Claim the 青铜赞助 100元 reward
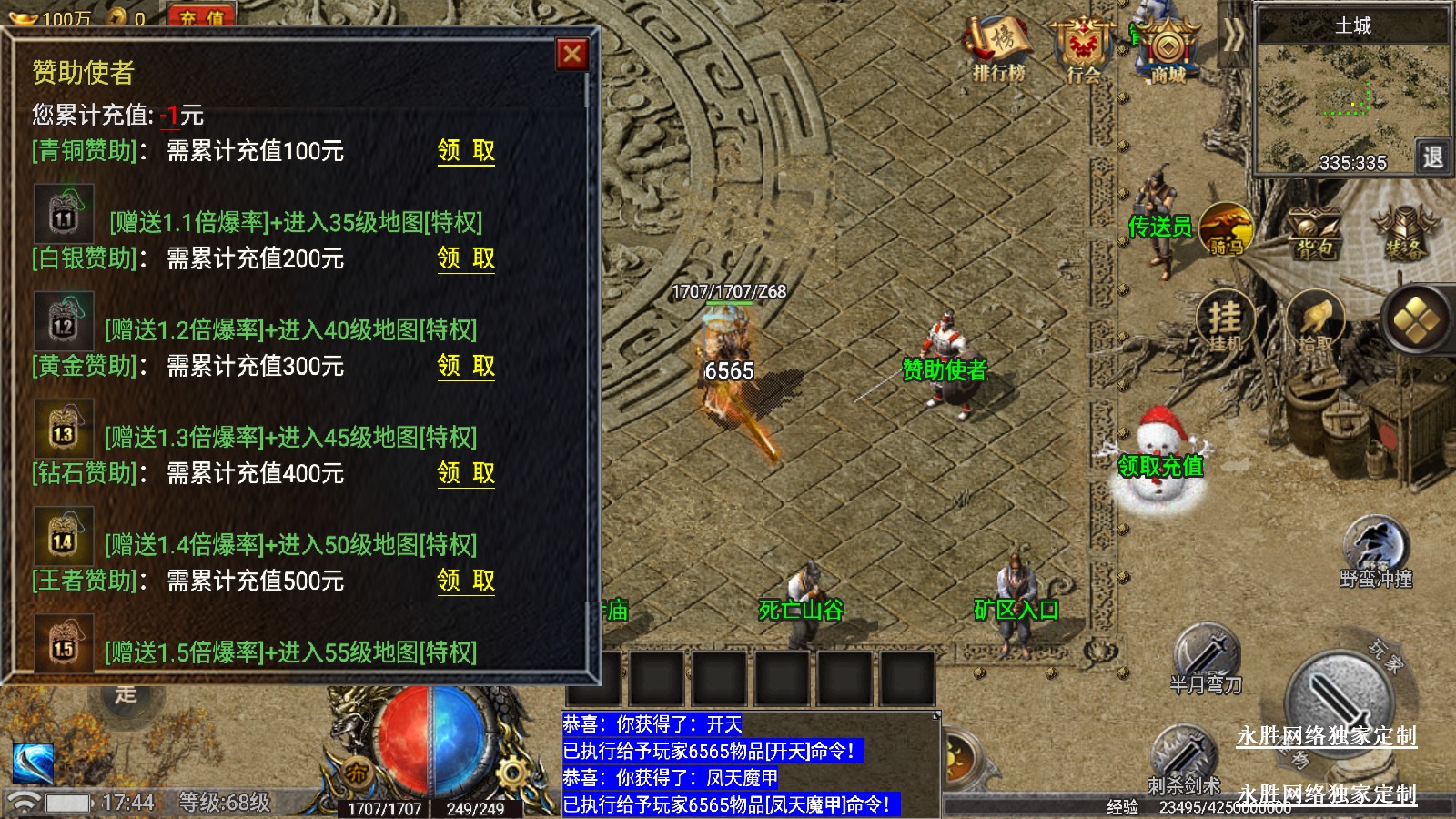Image resolution: width=1456 pixels, height=819 pixels. click(x=466, y=151)
